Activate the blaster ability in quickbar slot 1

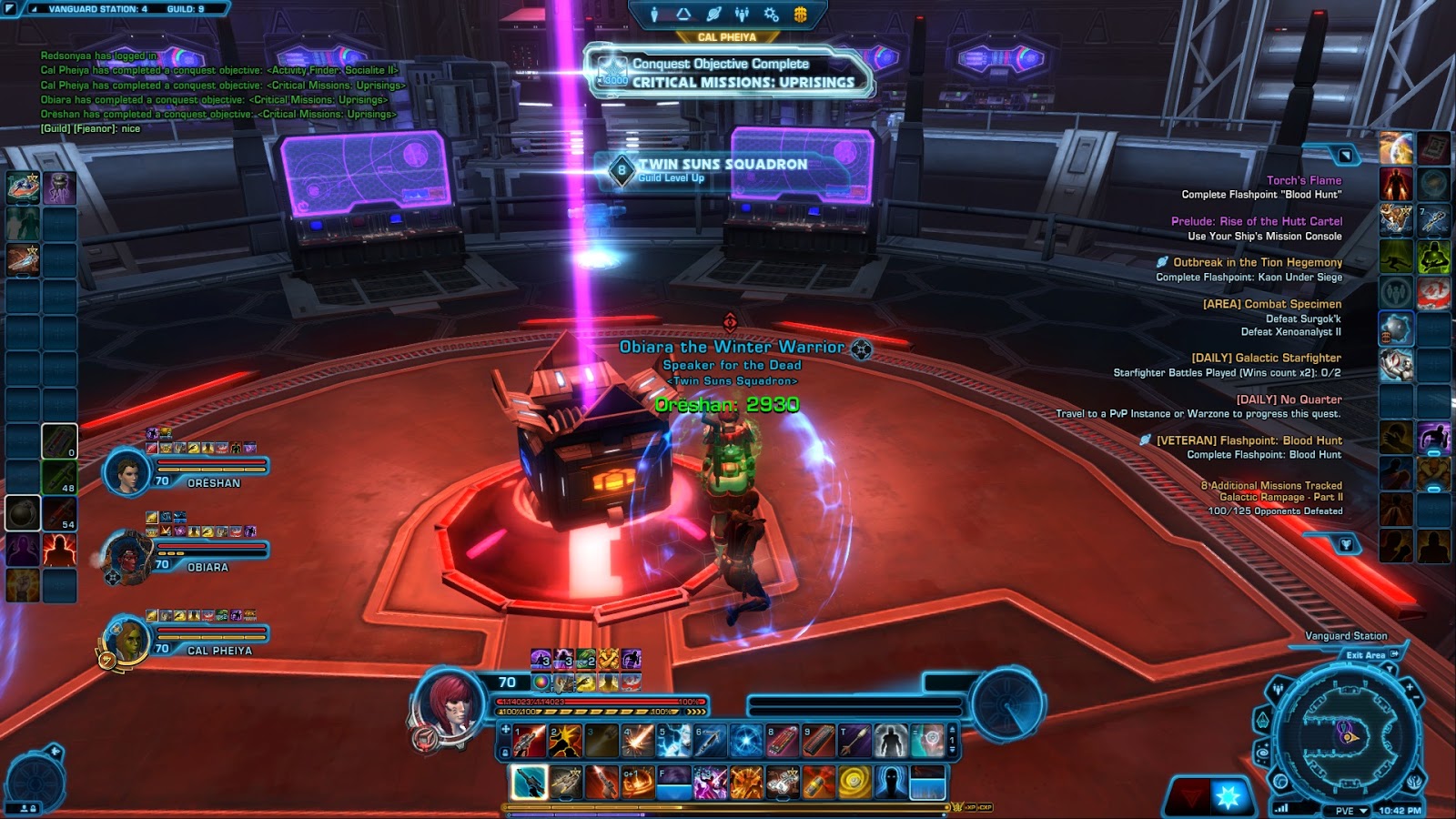pos(527,741)
